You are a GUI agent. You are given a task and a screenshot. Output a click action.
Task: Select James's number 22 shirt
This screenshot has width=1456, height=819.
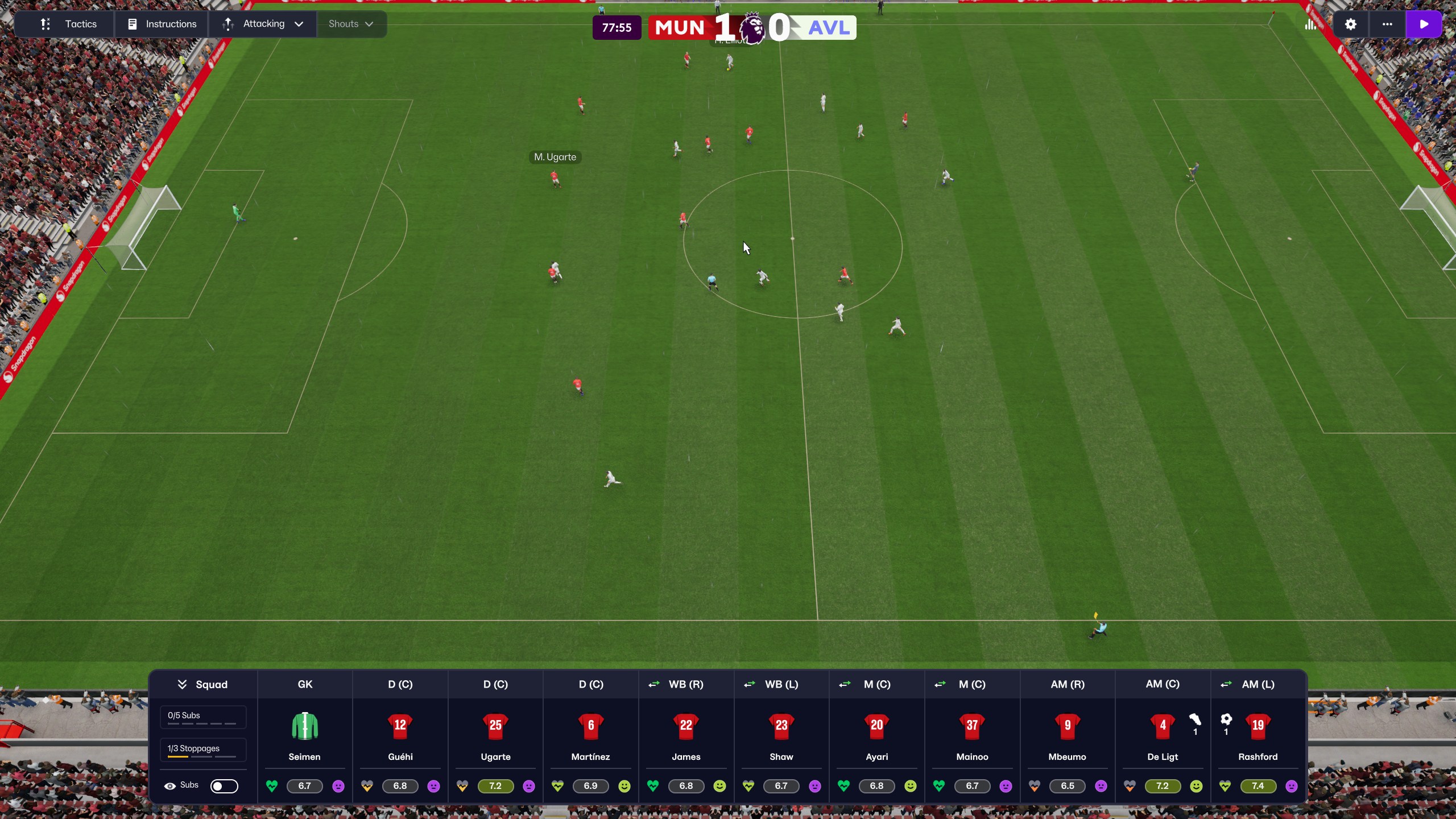point(686,726)
